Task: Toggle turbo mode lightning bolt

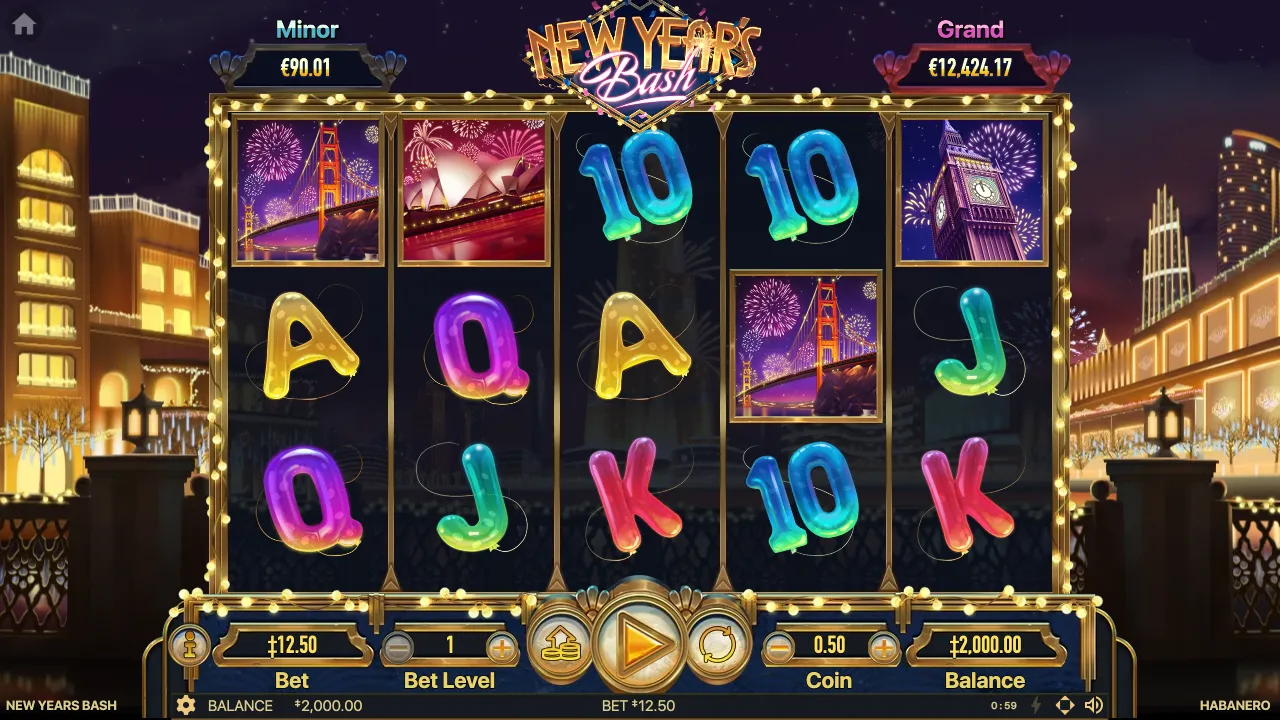Action: pos(1036,706)
